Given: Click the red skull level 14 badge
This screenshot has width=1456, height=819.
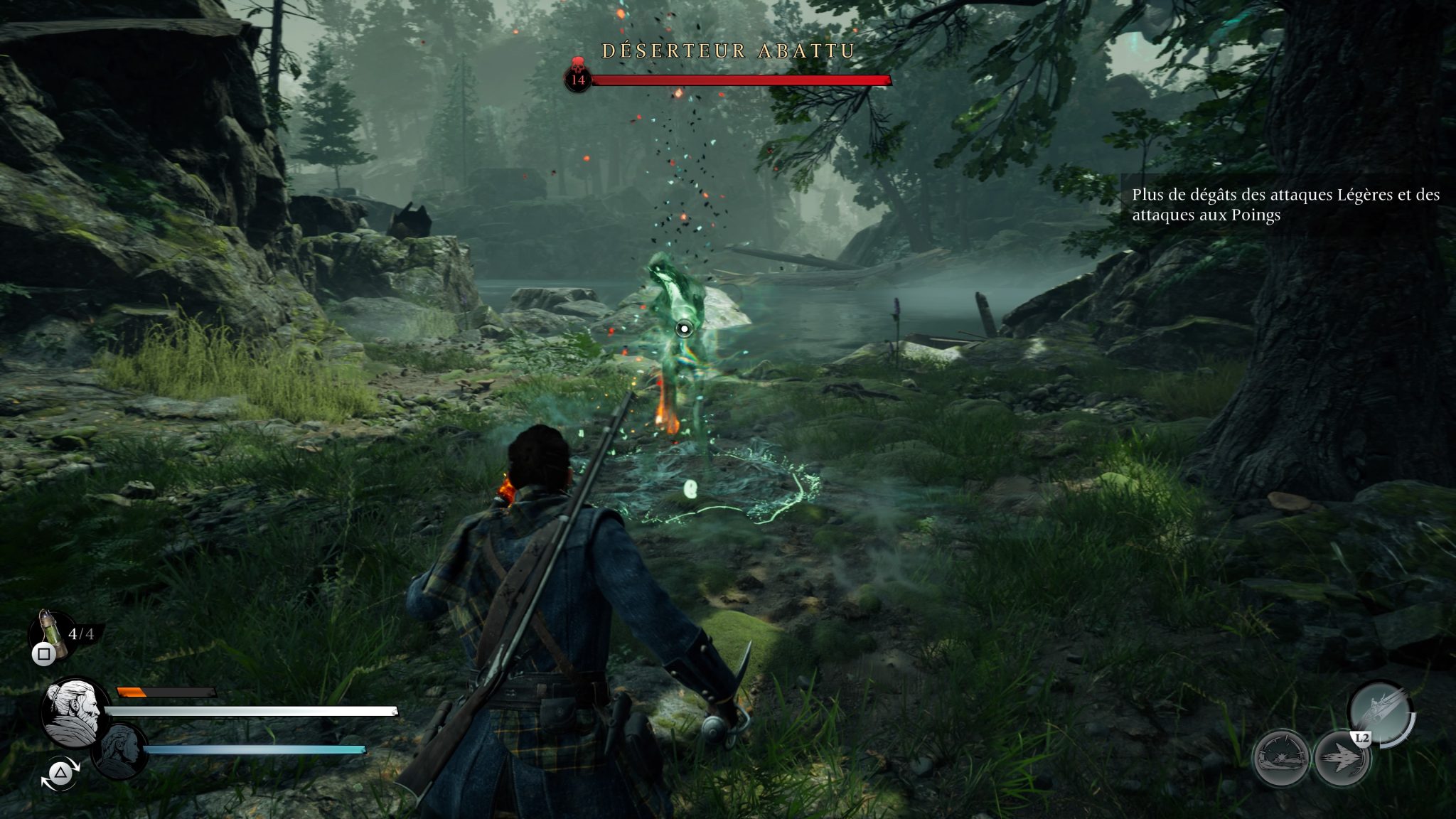Looking at the screenshot, I should pos(578,75).
